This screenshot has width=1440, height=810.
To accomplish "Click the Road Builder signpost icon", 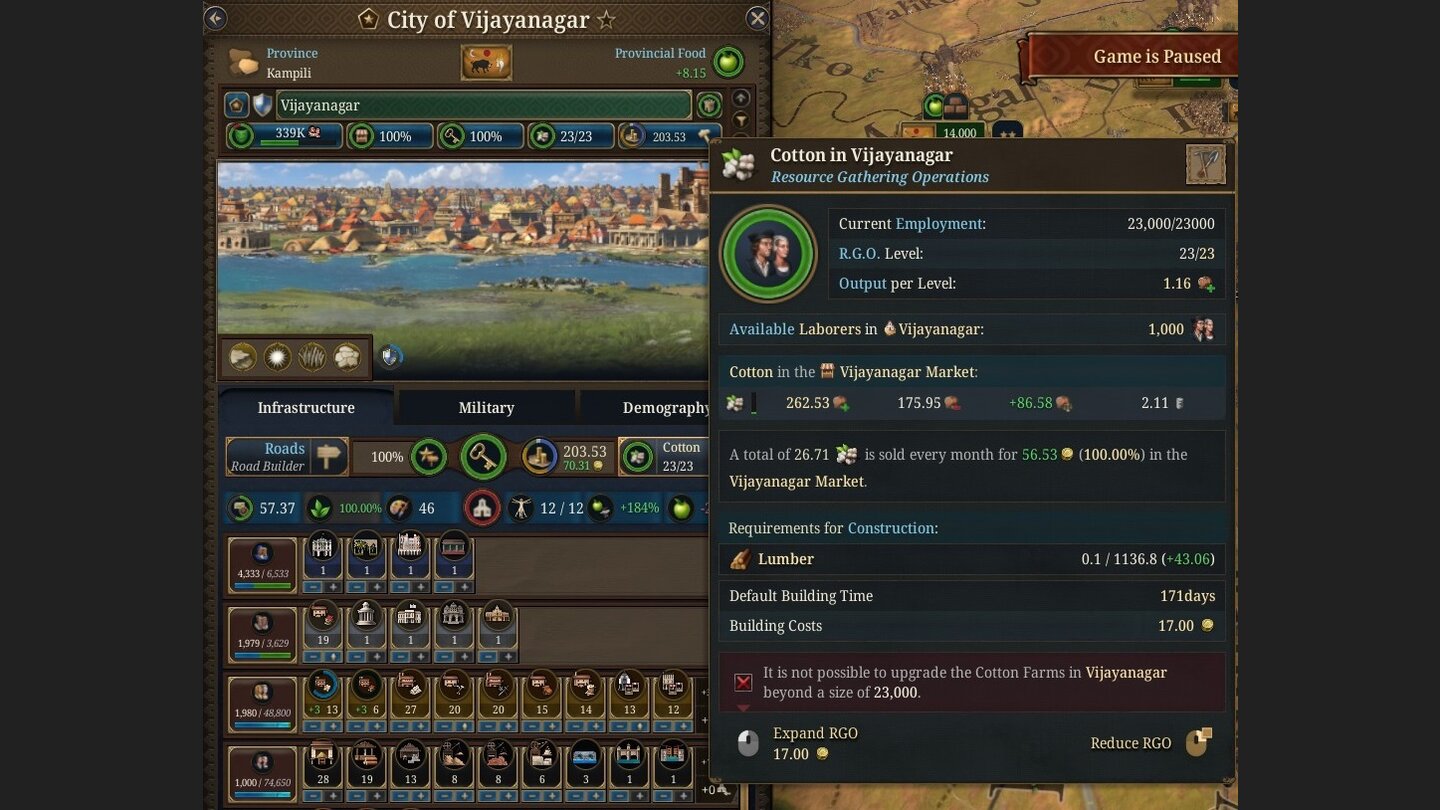I will coord(328,456).
